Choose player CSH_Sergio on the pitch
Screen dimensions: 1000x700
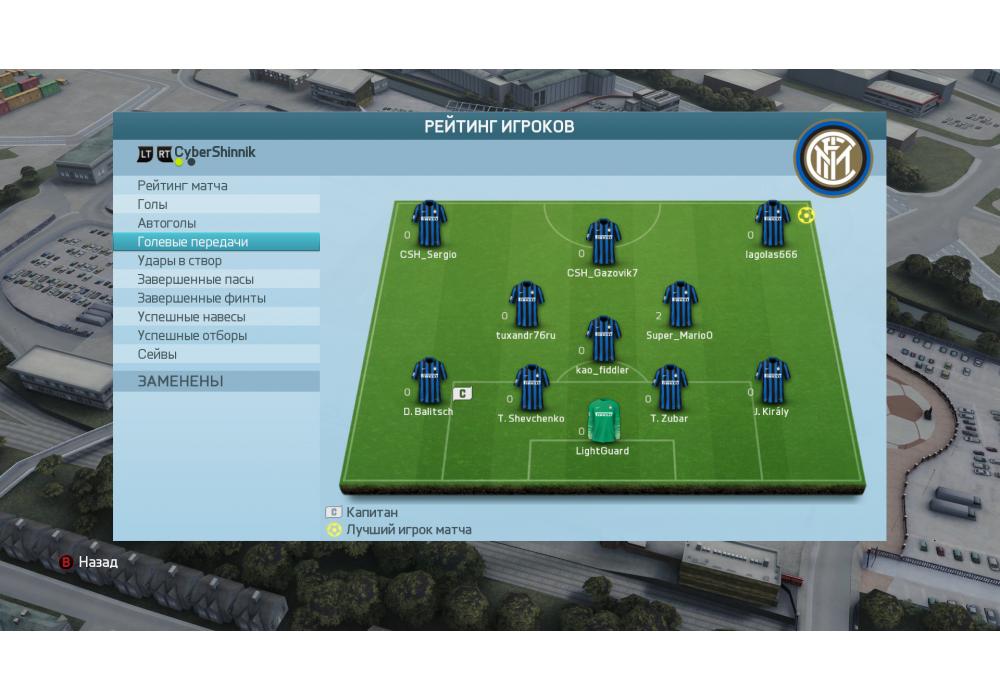429,224
